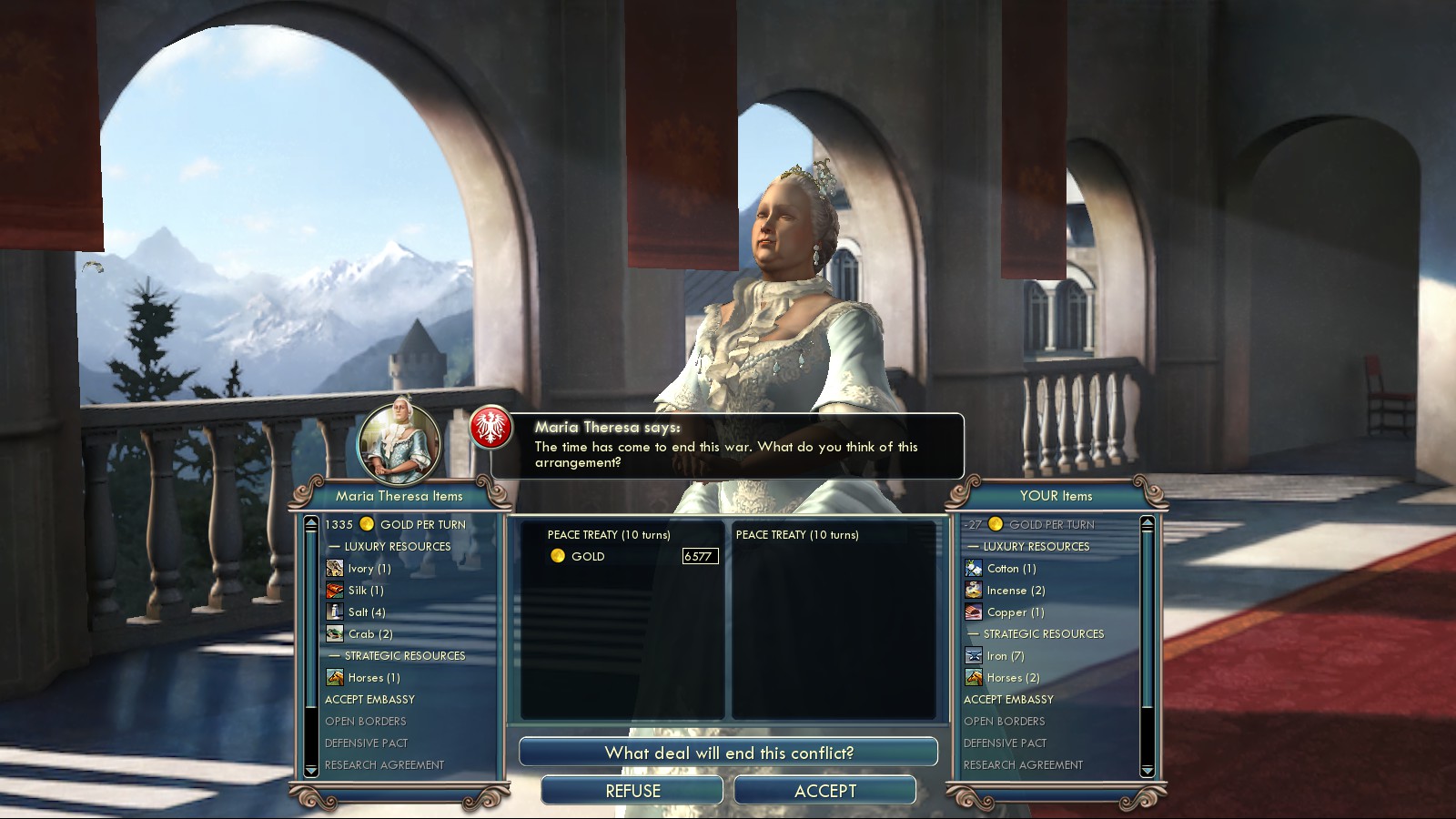The width and height of the screenshot is (1456, 819).
Task: Edit the 6577 gold amount field
Action: coord(700,556)
